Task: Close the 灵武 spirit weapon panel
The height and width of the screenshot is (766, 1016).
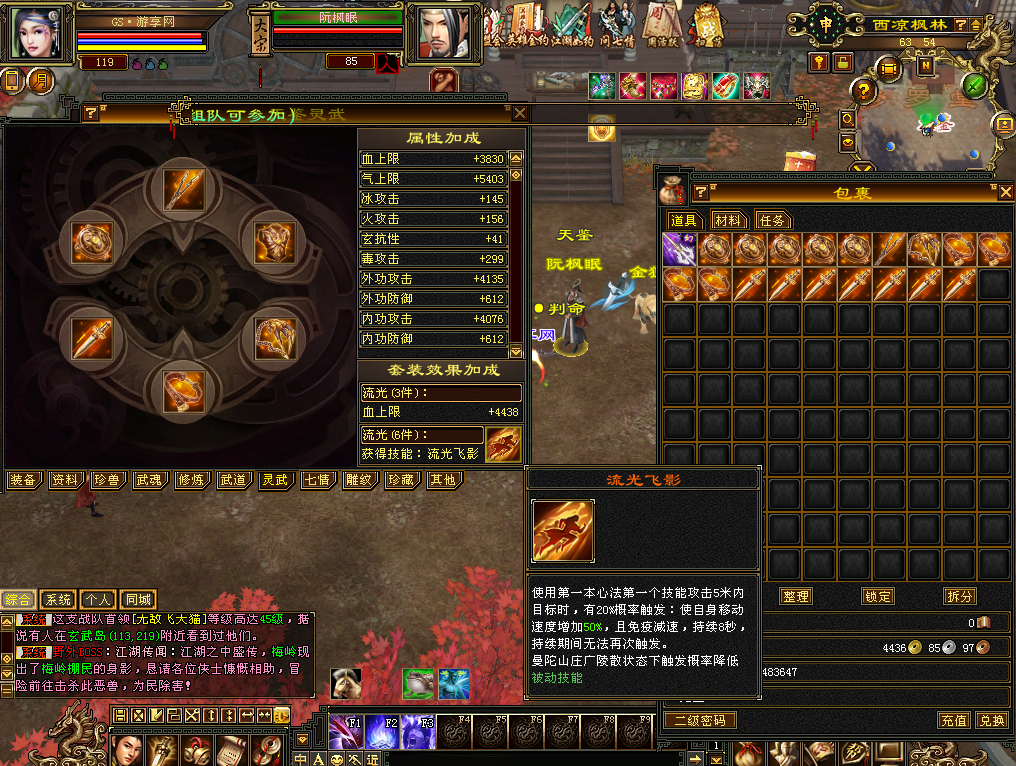Action: [x=519, y=113]
